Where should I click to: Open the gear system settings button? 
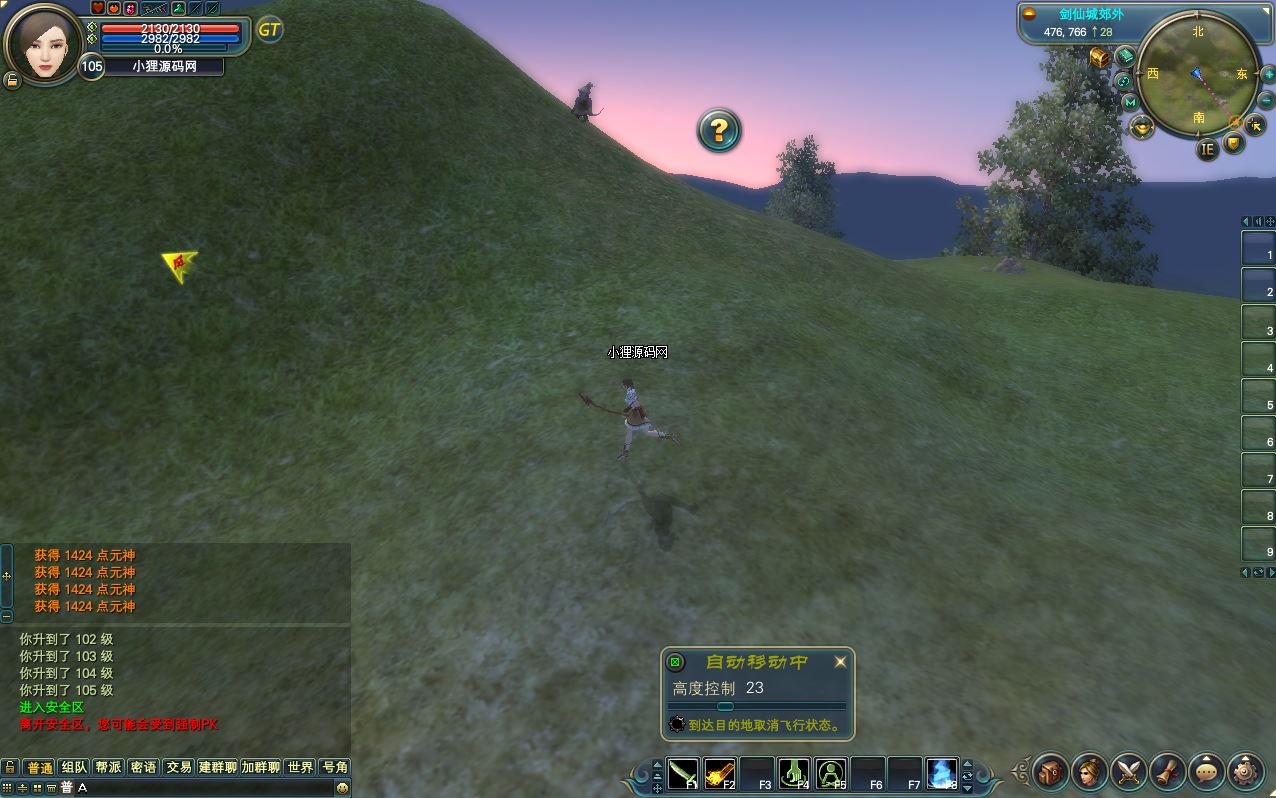pyautogui.click(x=1246, y=771)
